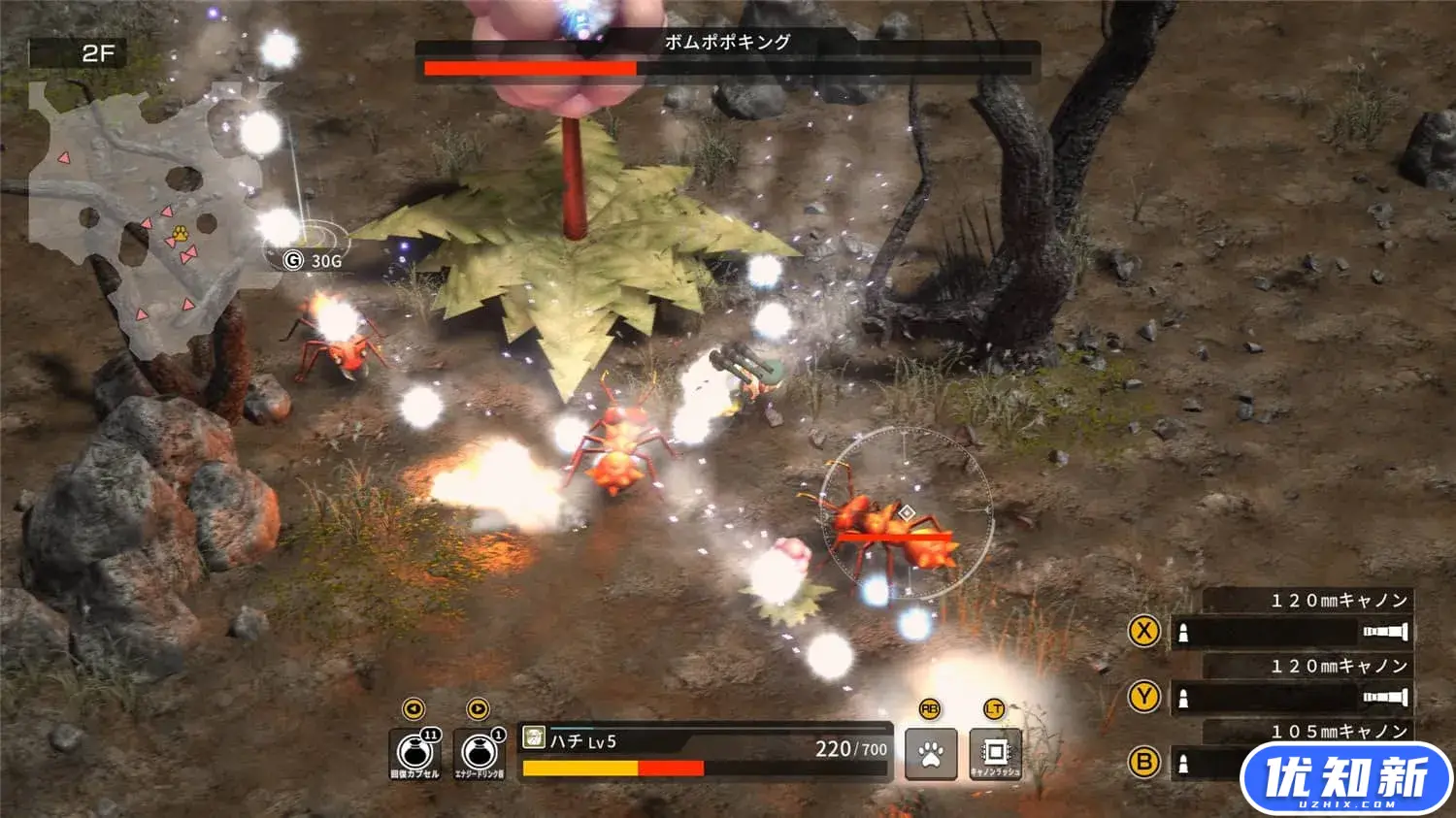Select the 120mm cannon slot beside Y
Screen dimensions: 1456x818
(1291, 698)
